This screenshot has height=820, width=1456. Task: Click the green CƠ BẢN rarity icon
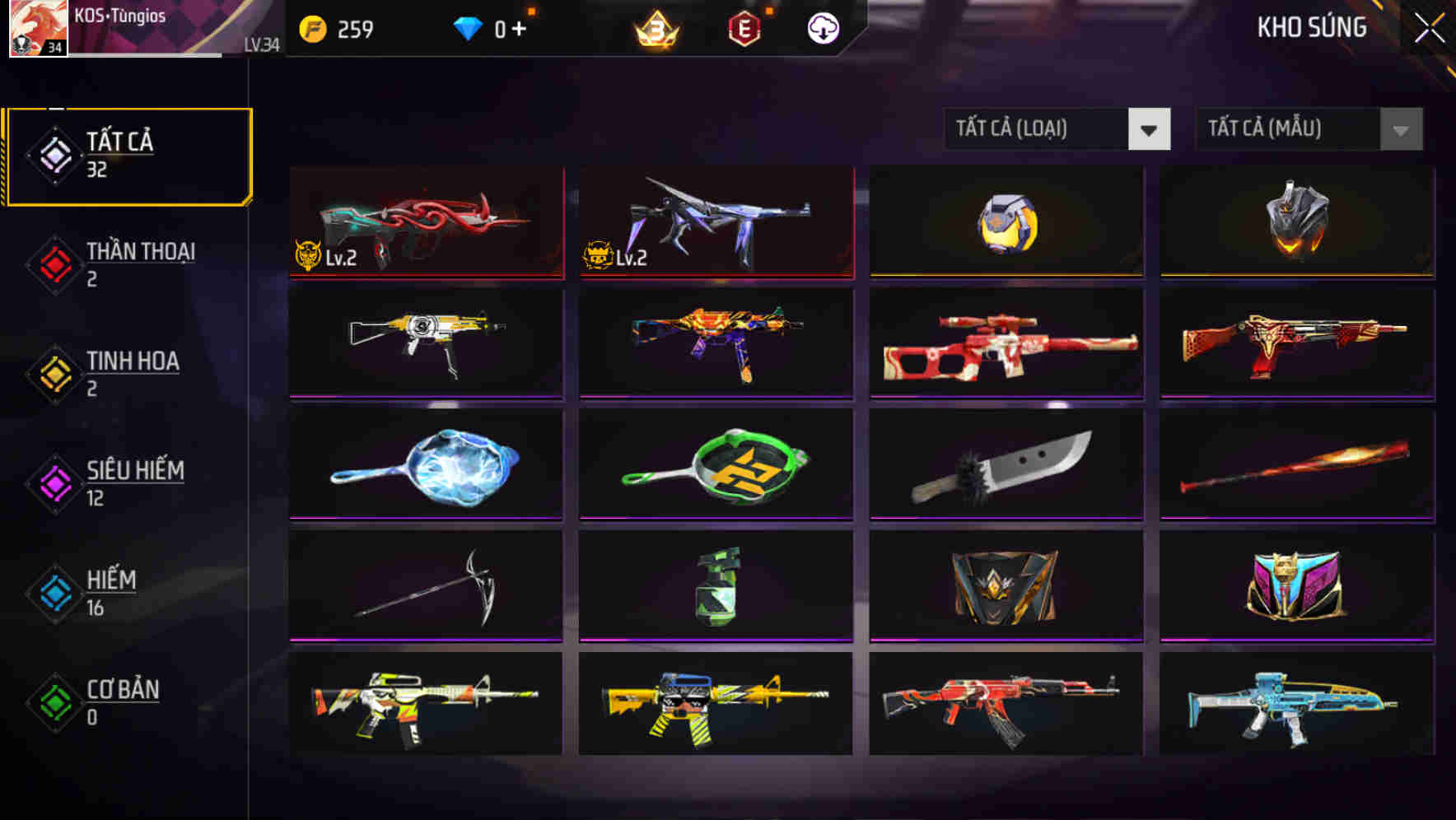pos(52,701)
